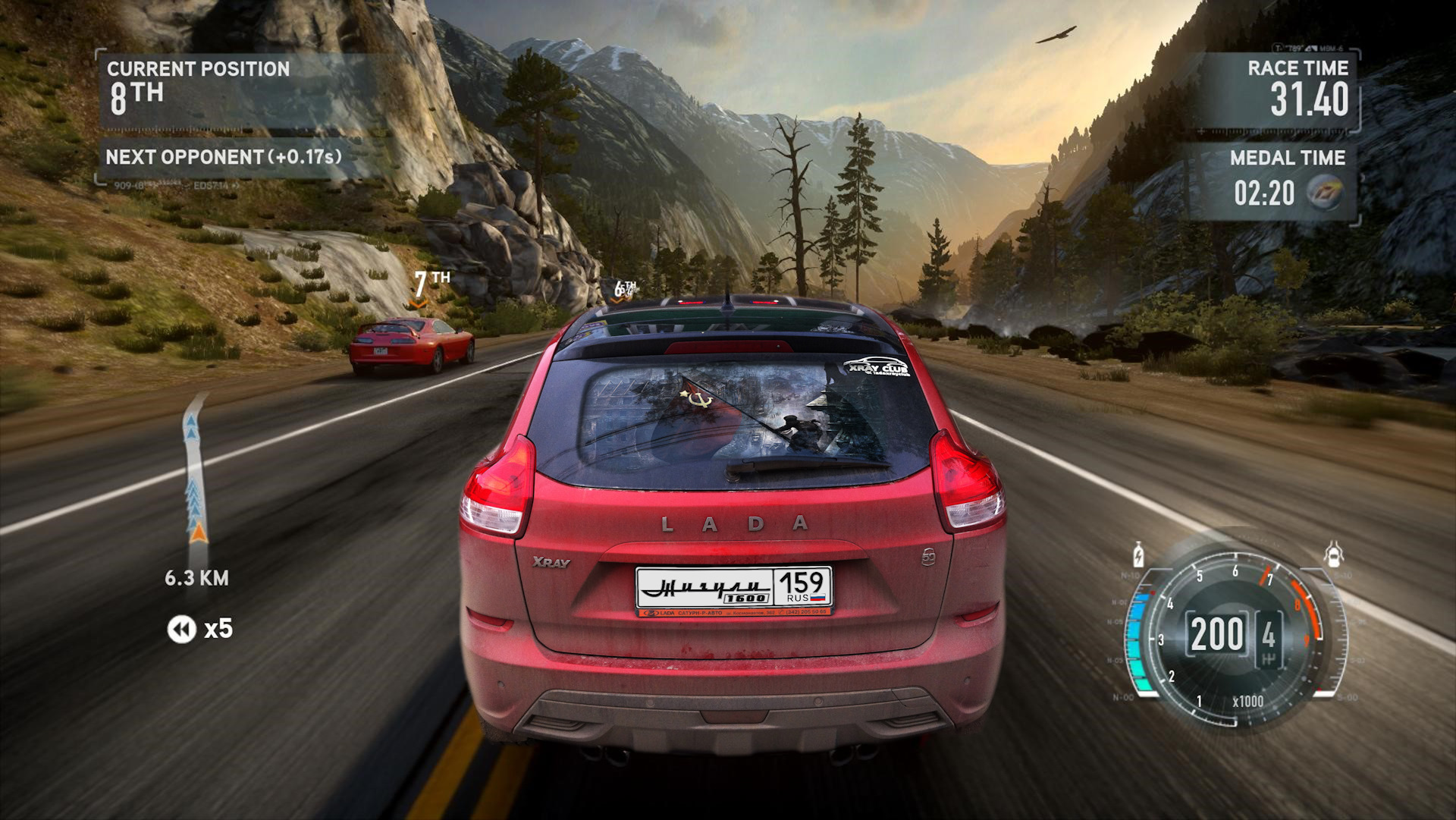1456x820 pixels.
Task: Click the nitrous bottle icon by the tachometer
Action: tap(1138, 555)
